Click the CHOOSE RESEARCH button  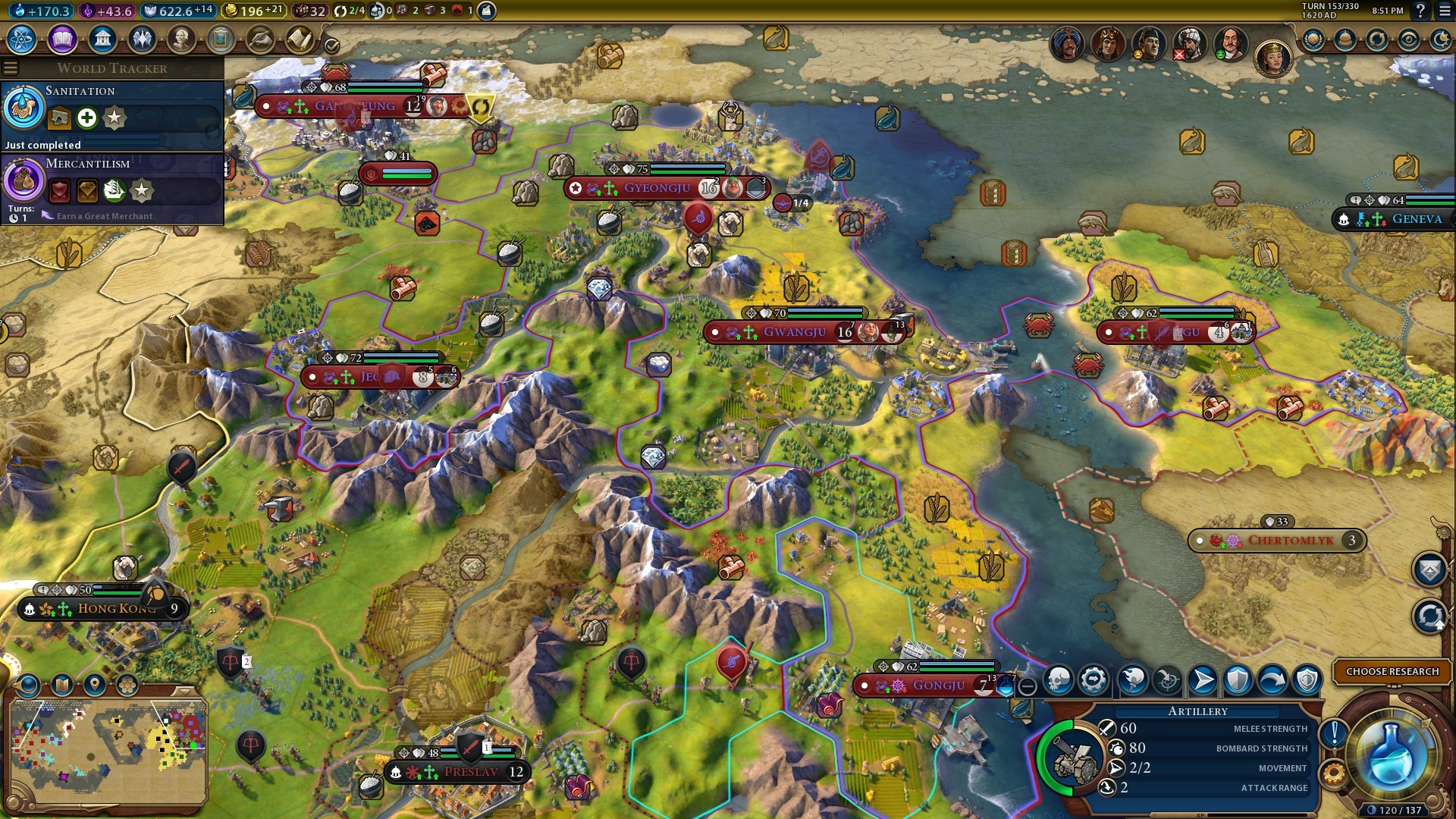point(1392,671)
